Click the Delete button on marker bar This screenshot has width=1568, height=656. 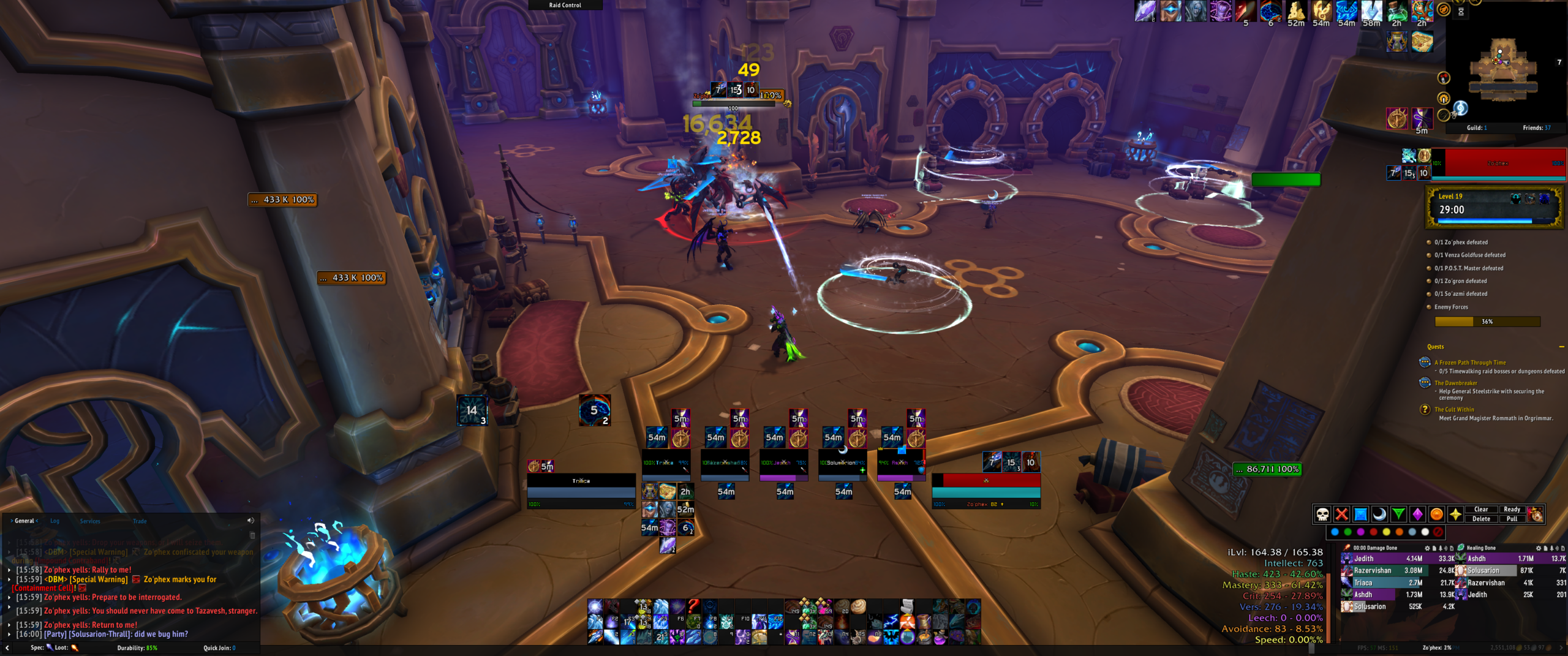tap(1481, 519)
